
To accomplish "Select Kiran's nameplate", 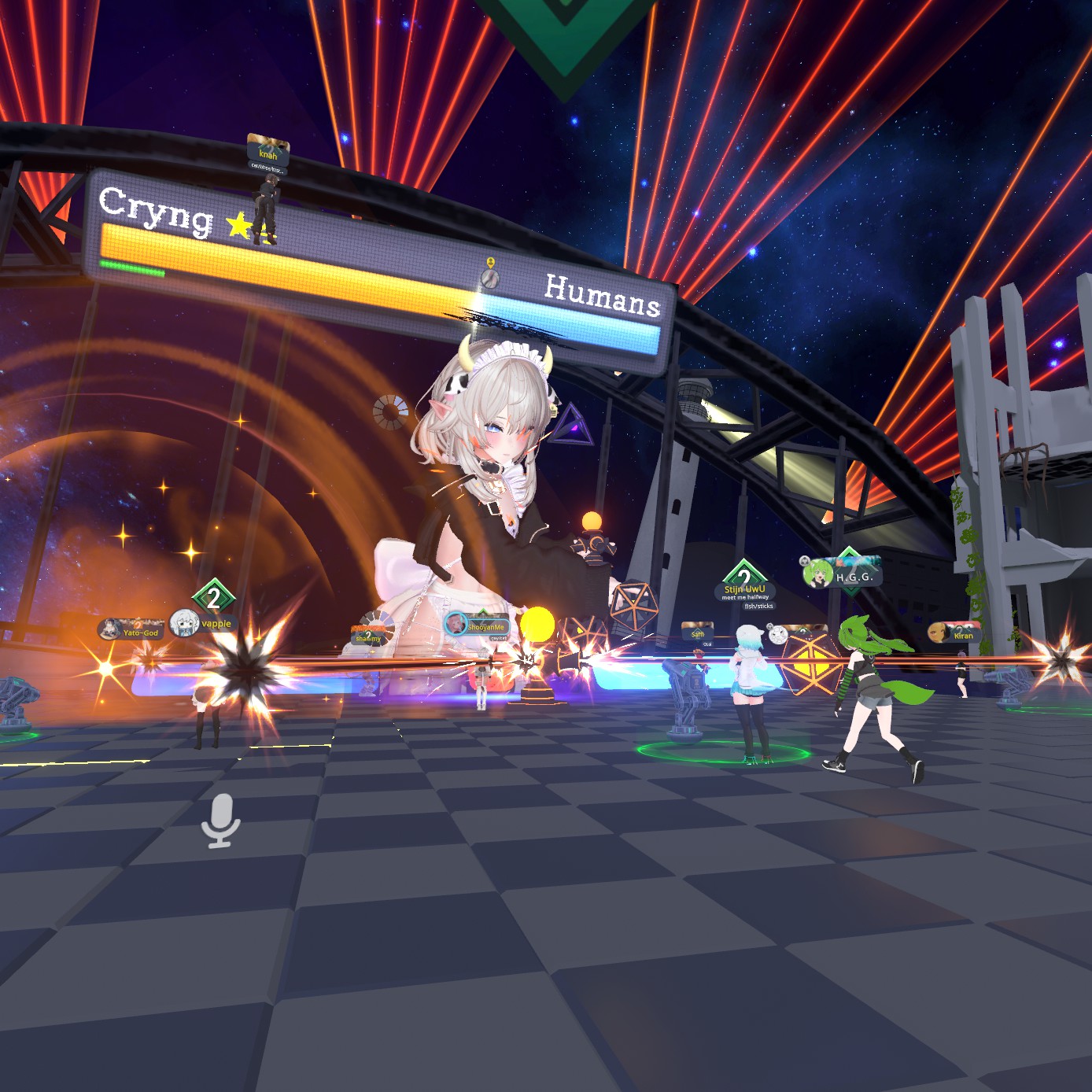I will coord(955,633).
